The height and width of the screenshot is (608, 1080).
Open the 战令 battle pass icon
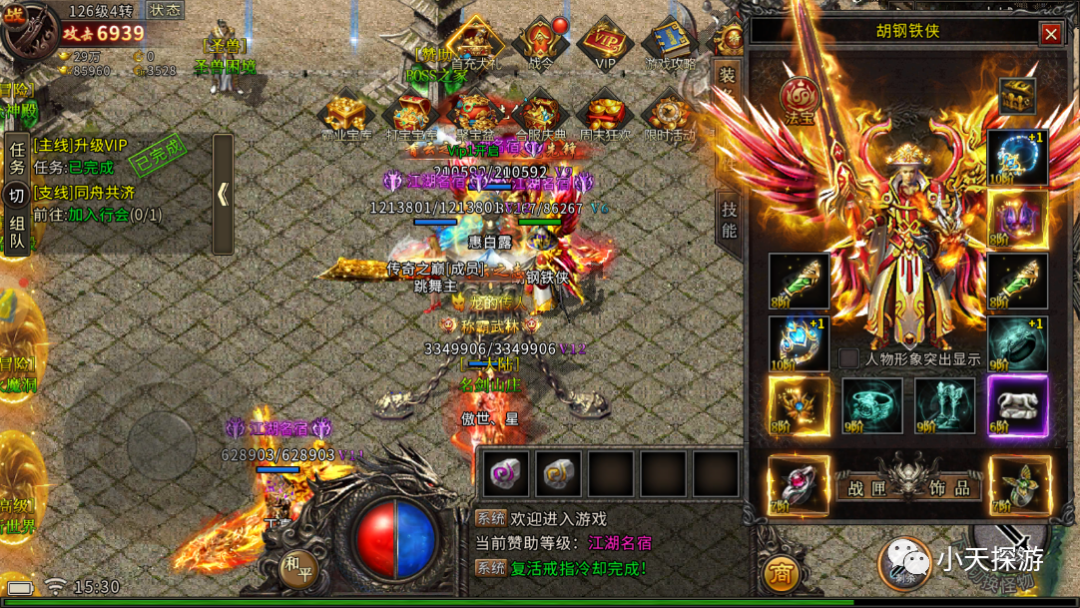[x=540, y=42]
